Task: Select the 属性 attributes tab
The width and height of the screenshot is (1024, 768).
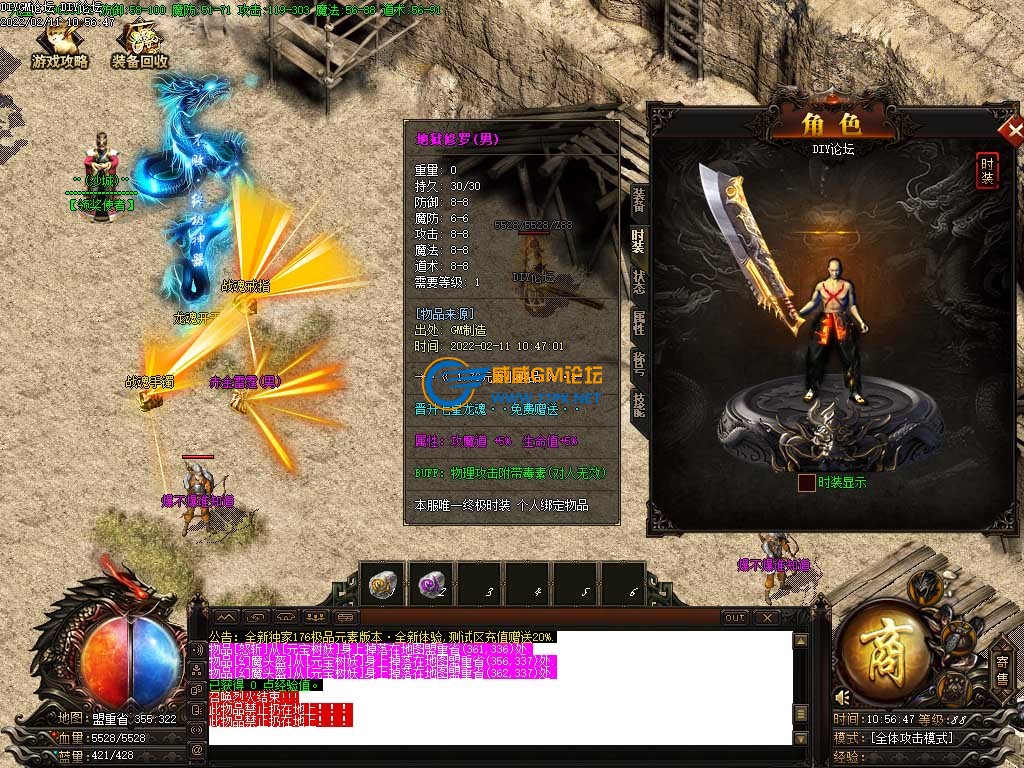Action: click(638, 323)
